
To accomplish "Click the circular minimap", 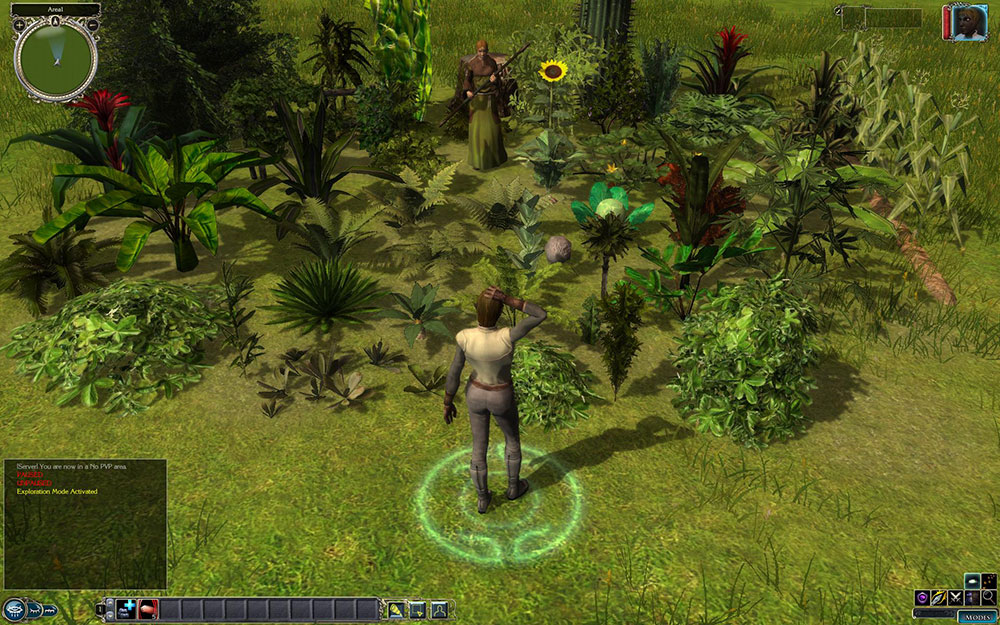I will point(55,57).
